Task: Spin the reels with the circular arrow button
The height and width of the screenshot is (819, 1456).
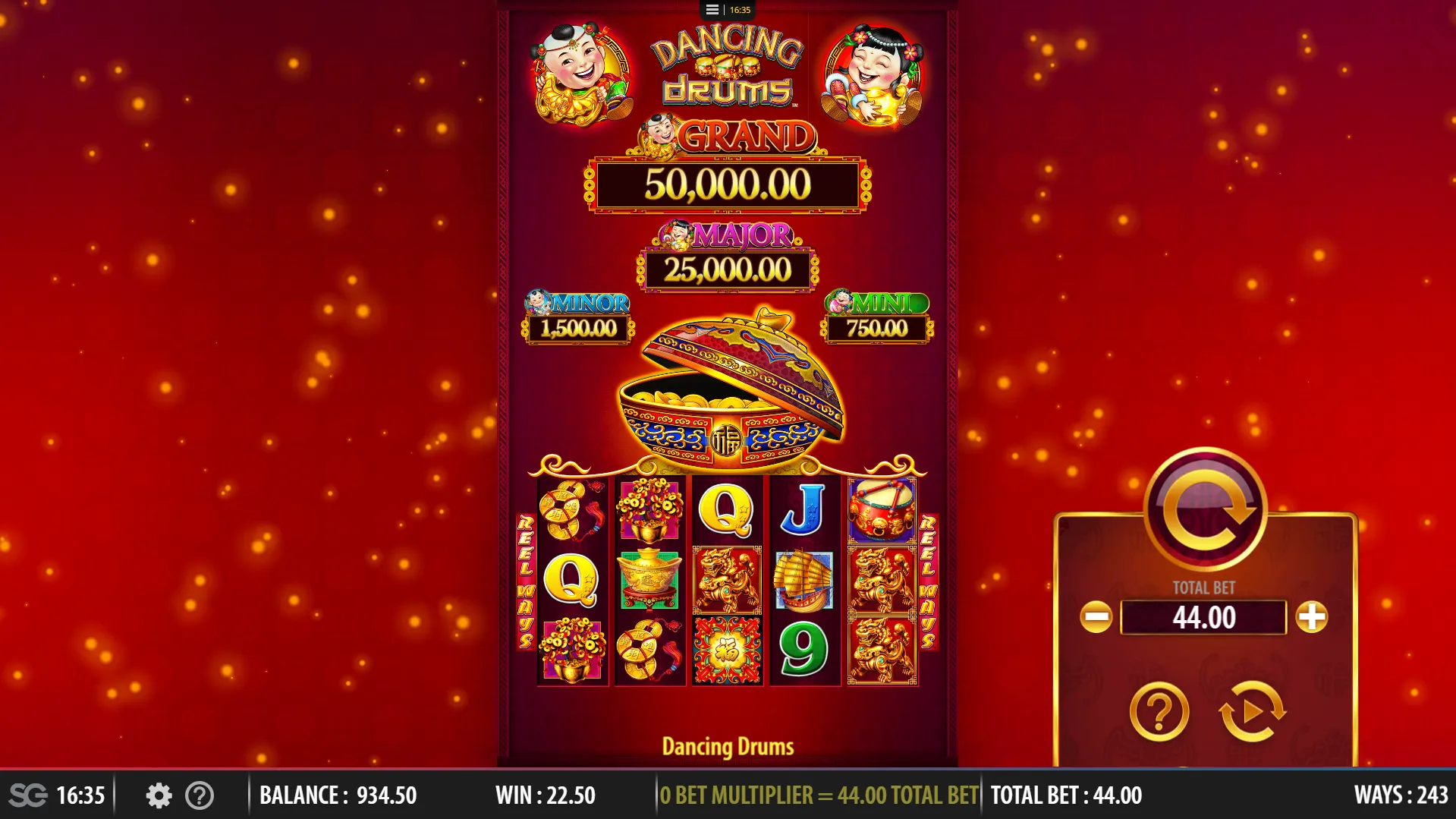Action: tap(1205, 509)
